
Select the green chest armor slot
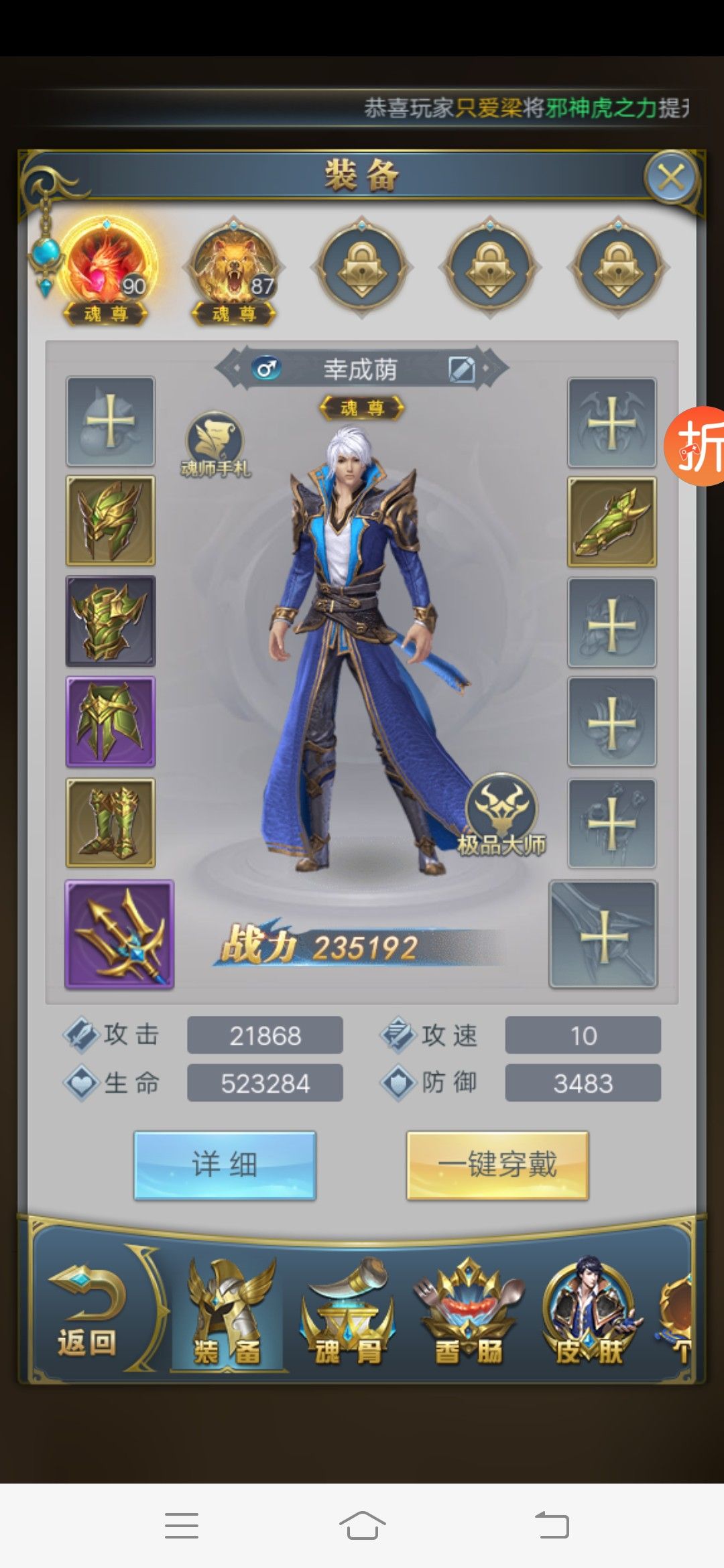pyautogui.click(x=111, y=621)
